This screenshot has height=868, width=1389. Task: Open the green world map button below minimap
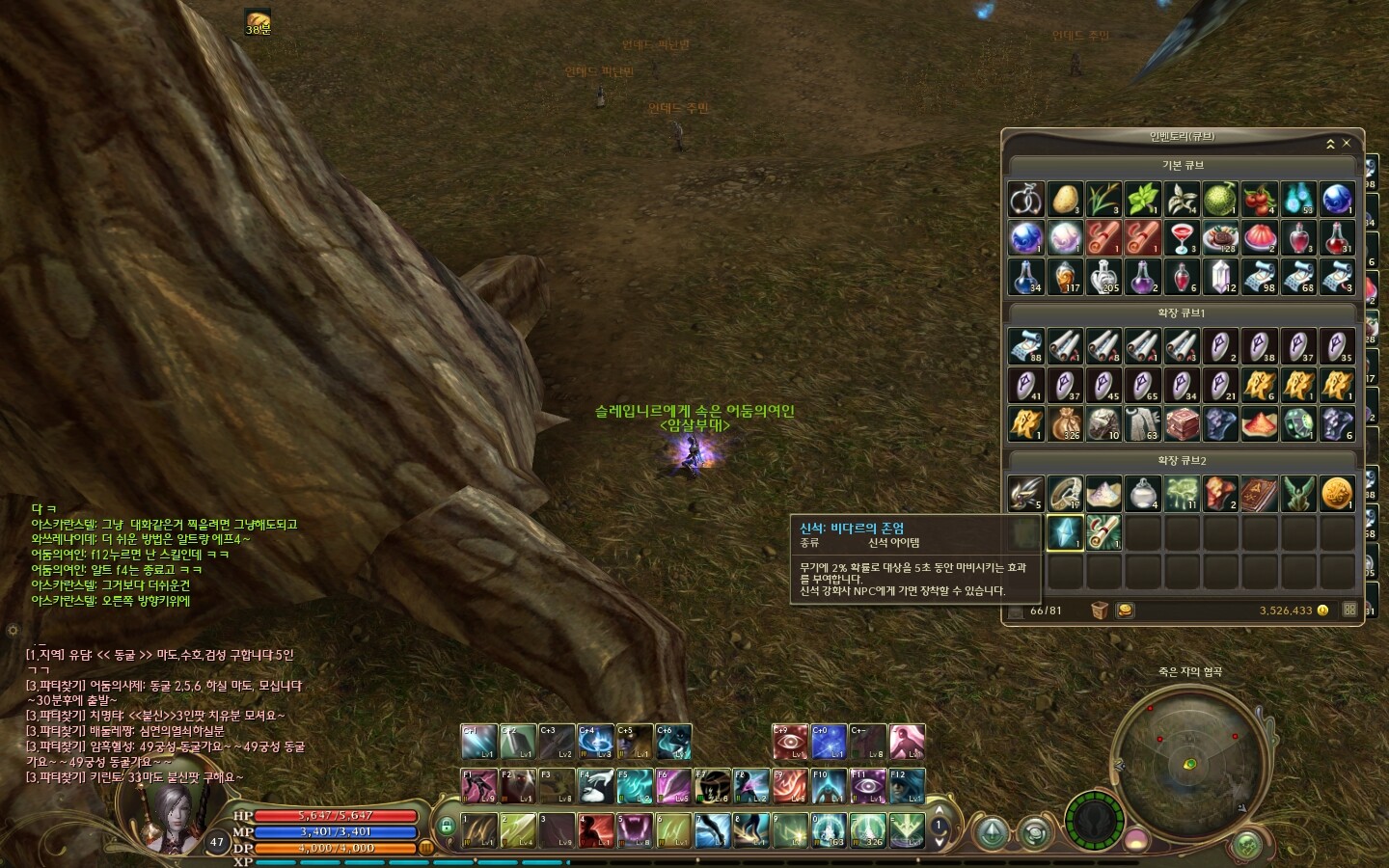click(x=1246, y=845)
